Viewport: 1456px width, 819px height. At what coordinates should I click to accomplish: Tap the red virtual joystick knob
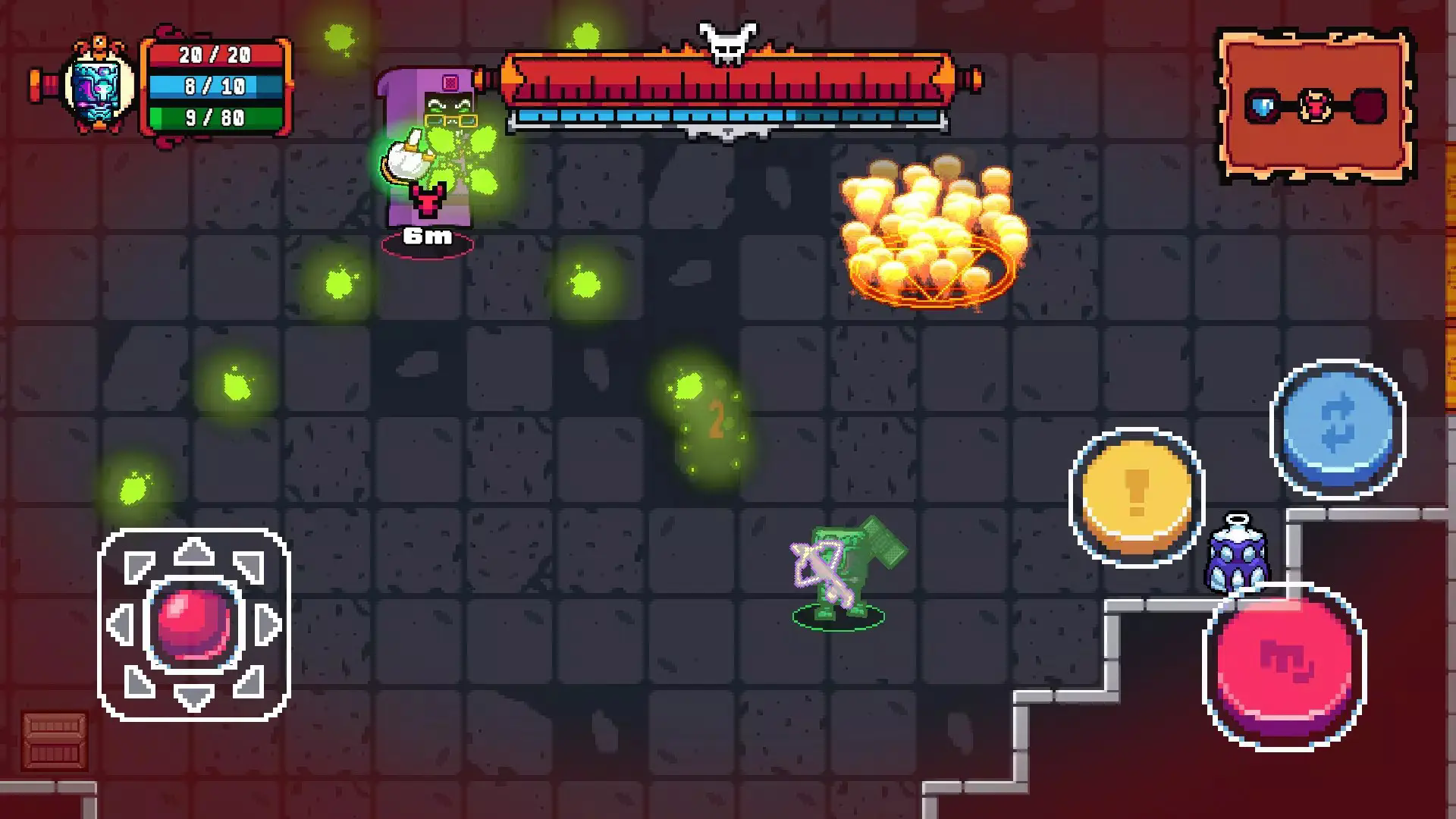click(x=193, y=623)
